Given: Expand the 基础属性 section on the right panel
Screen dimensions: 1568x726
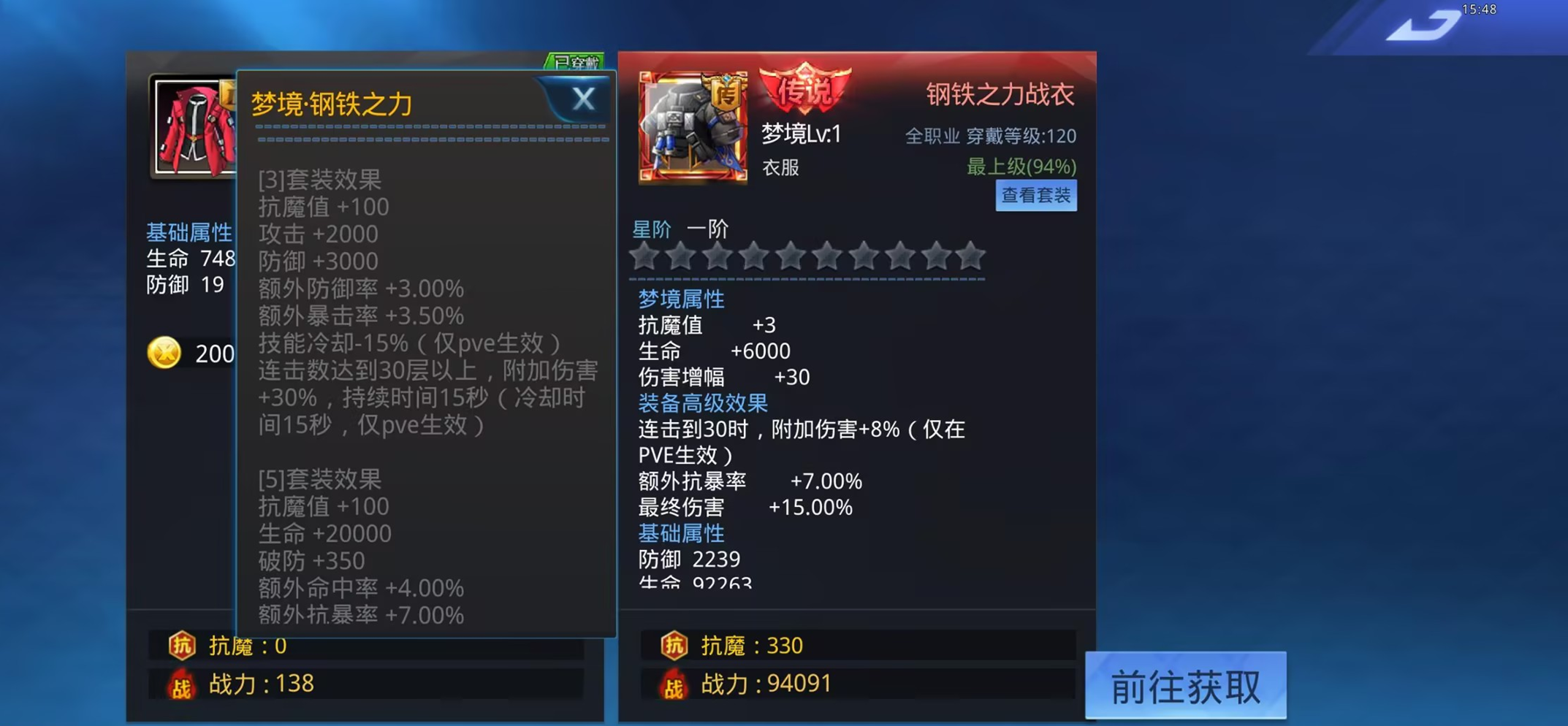Looking at the screenshot, I should 680,533.
